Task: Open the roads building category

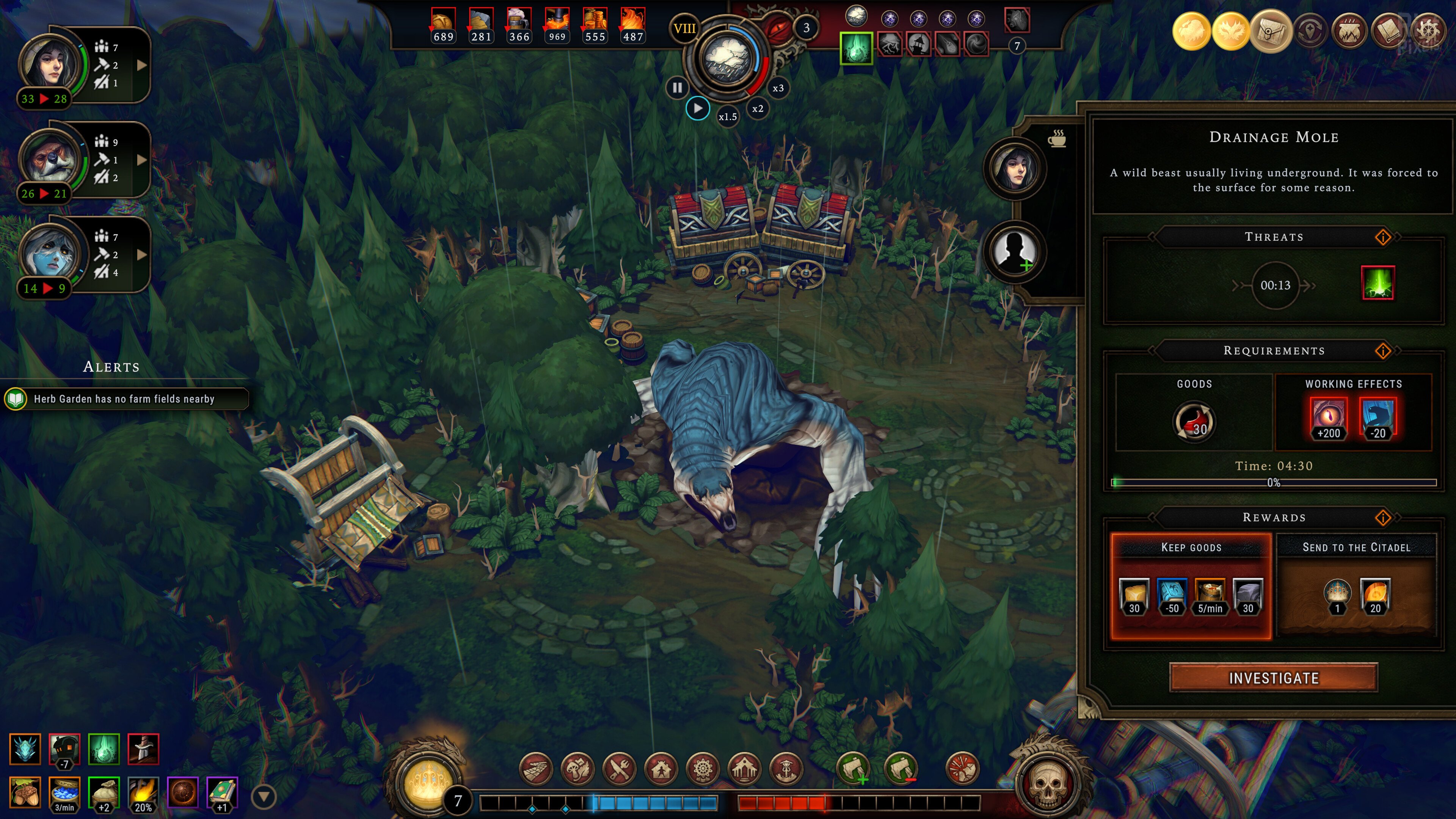Action: click(536, 769)
